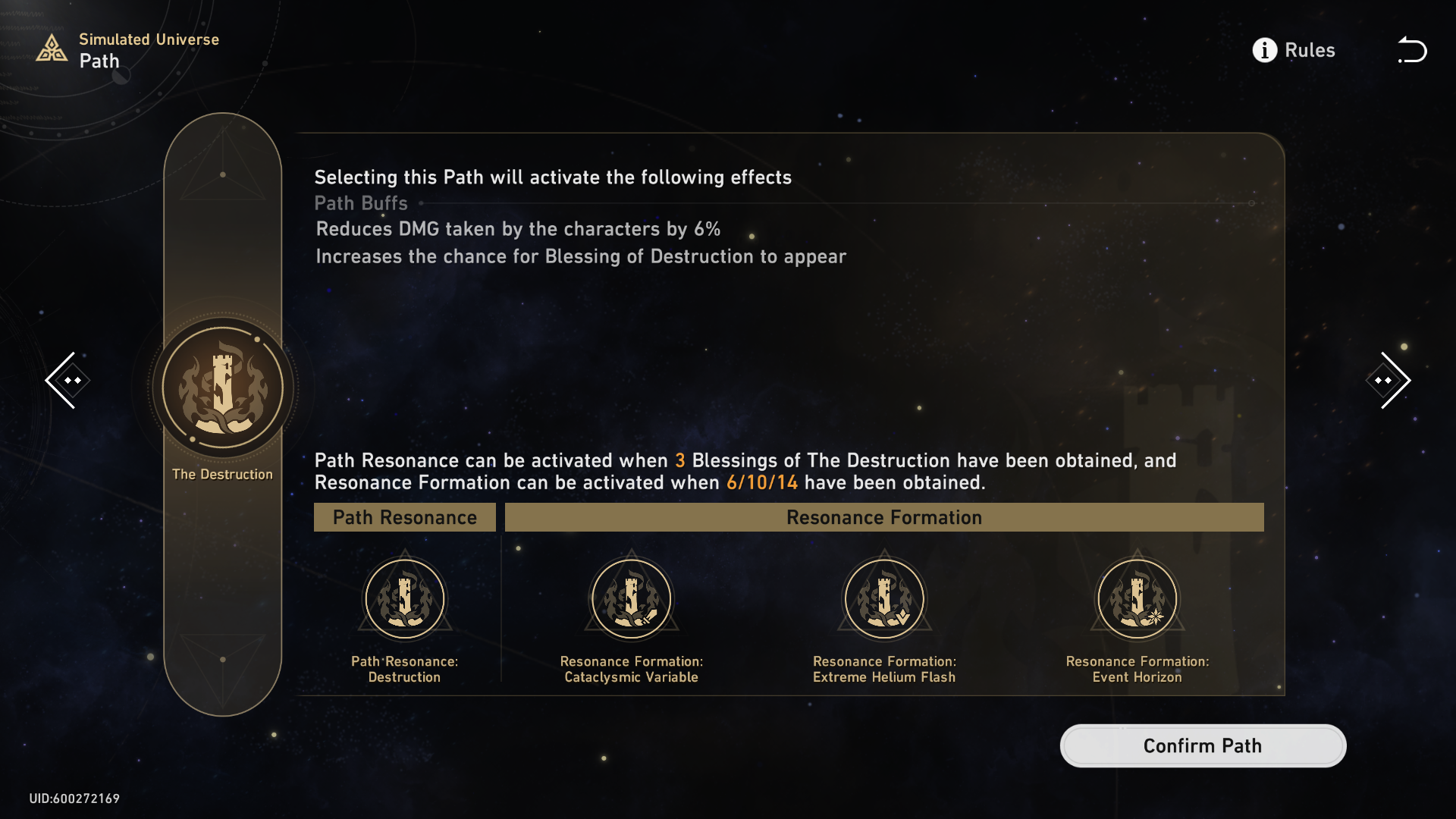Navigate to previous Path with left arrow
1456x819 pixels.
click(x=67, y=380)
